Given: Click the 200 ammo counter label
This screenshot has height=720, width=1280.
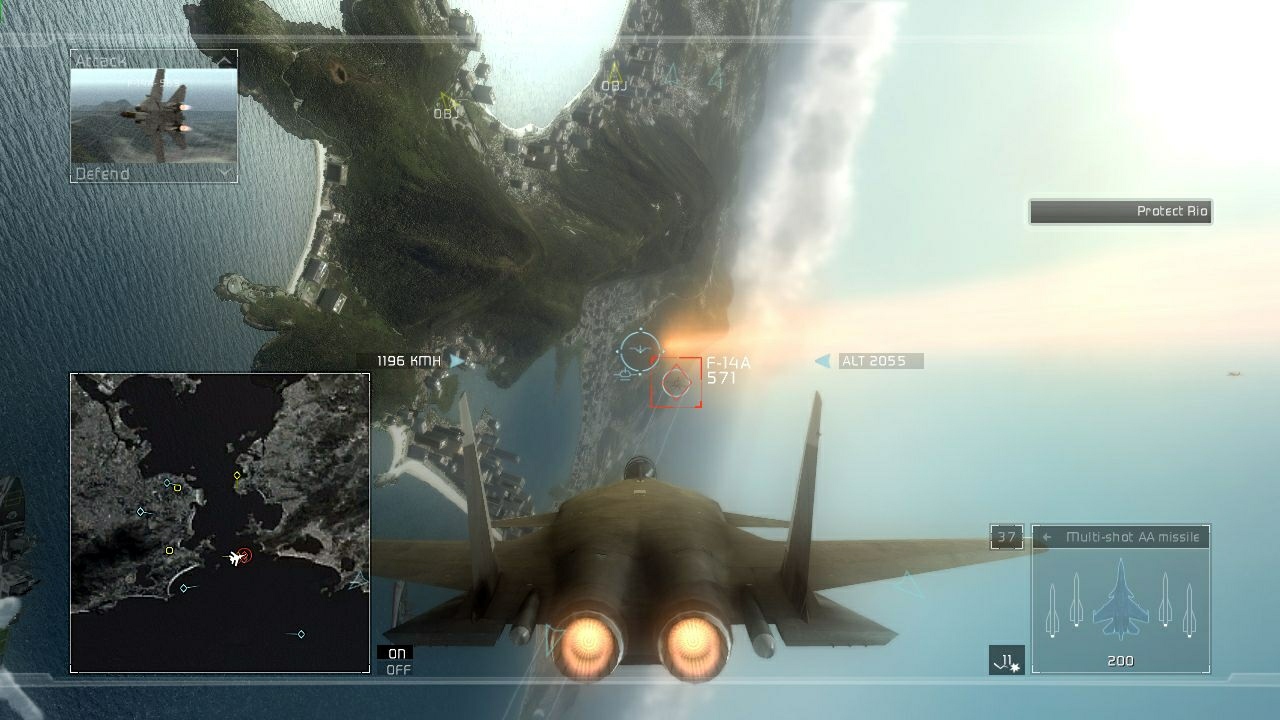Looking at the screenshot, I should [1120, 661].
